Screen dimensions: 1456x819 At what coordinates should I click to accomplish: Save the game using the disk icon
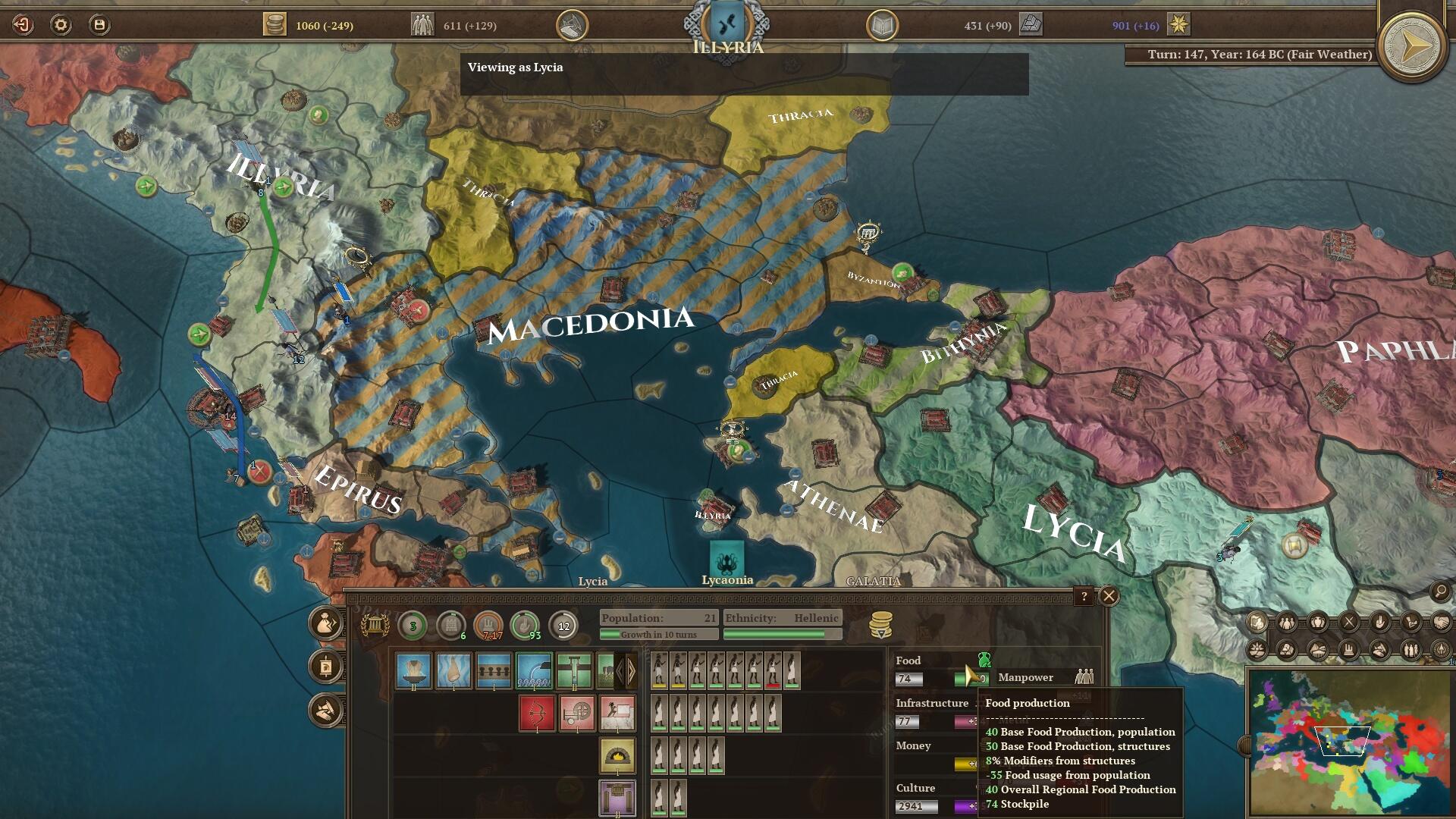pos(99,25)
